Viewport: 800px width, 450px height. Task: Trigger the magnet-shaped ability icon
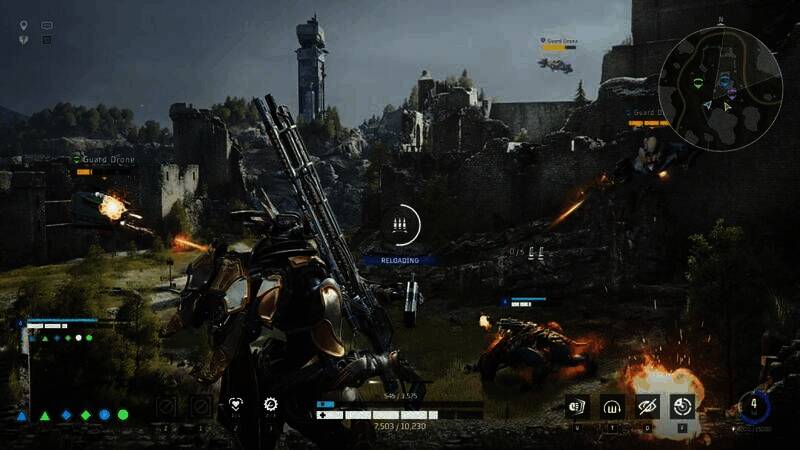click(612, 405)
